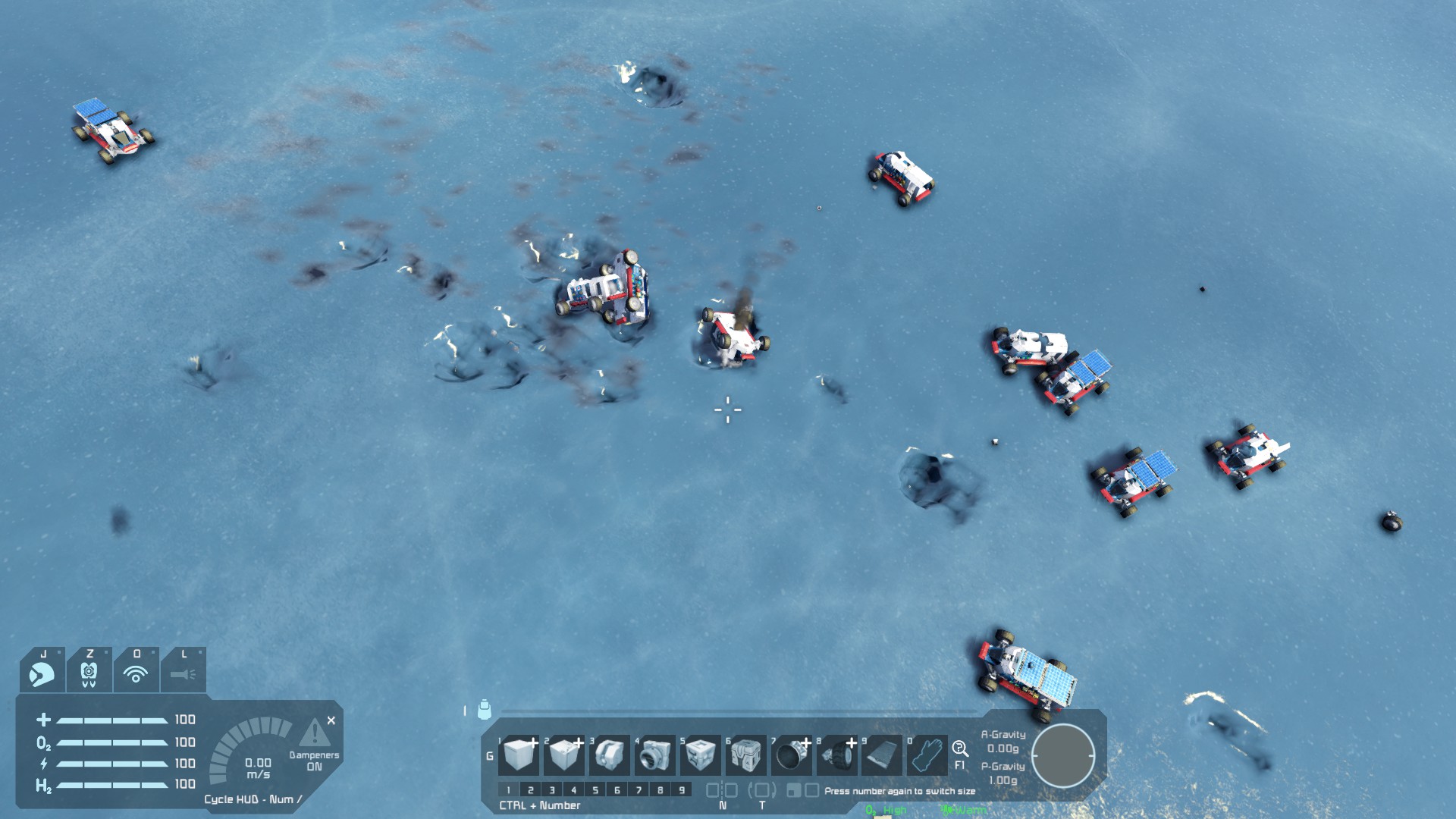The image size is (1456, 819).
Task: Select the flat panel block slot
Action: (x=882, y=755)
